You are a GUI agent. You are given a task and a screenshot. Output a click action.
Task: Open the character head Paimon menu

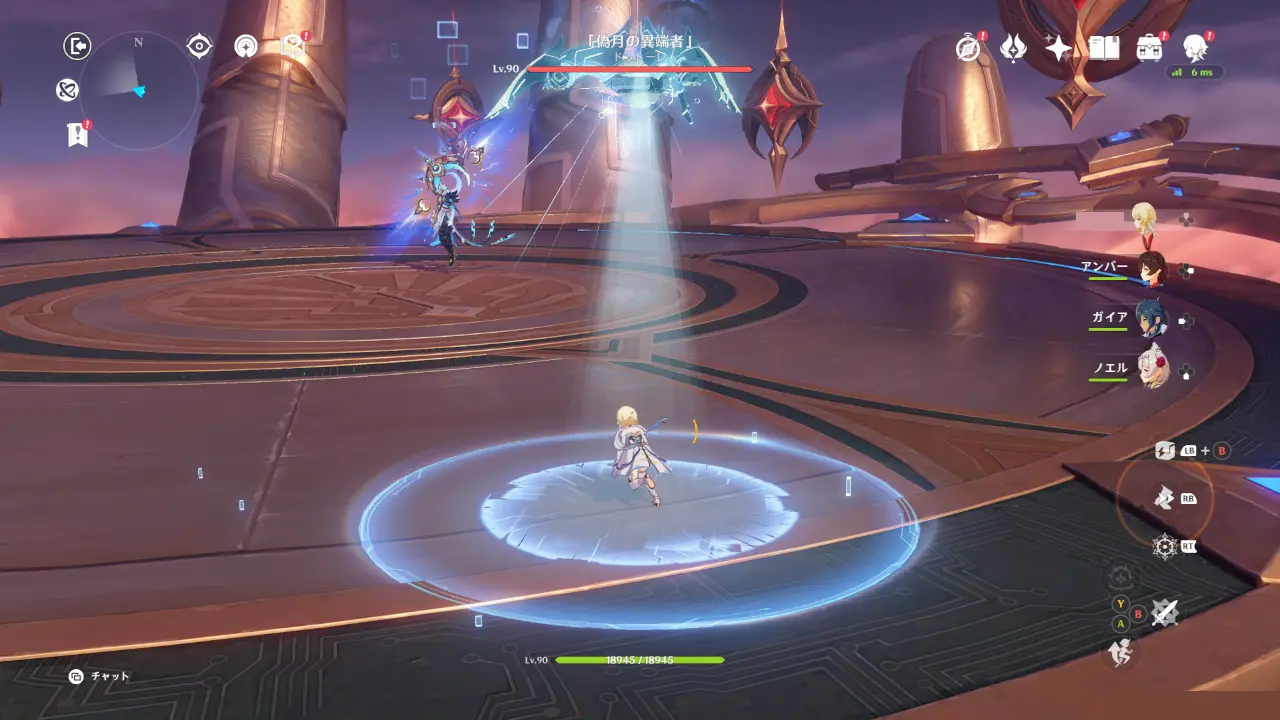pyautogui.click(x=1195, y=47)
